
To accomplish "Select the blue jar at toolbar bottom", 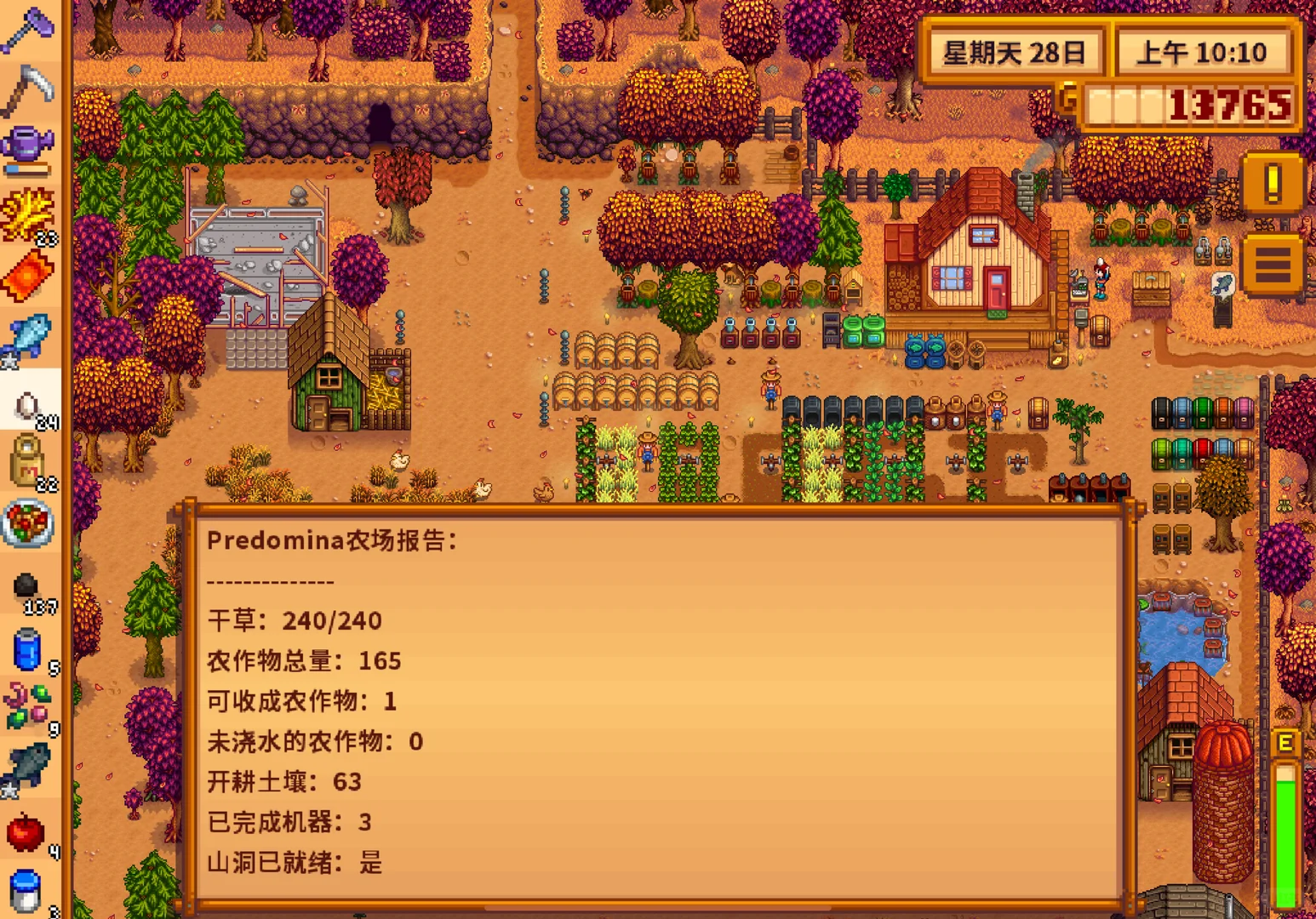I will [x=30, y=892].
